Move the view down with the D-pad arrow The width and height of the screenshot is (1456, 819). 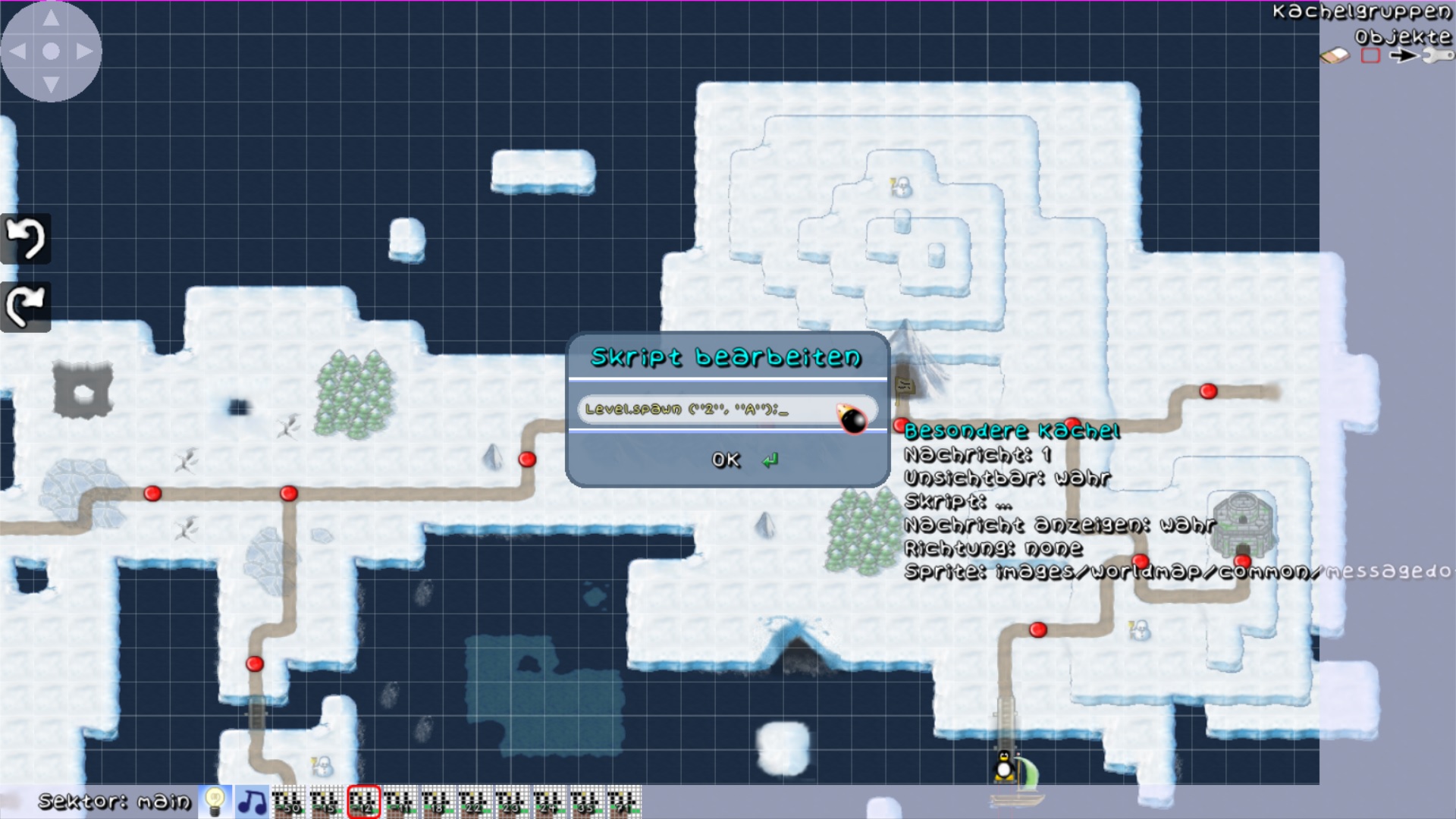pos(51,84)
